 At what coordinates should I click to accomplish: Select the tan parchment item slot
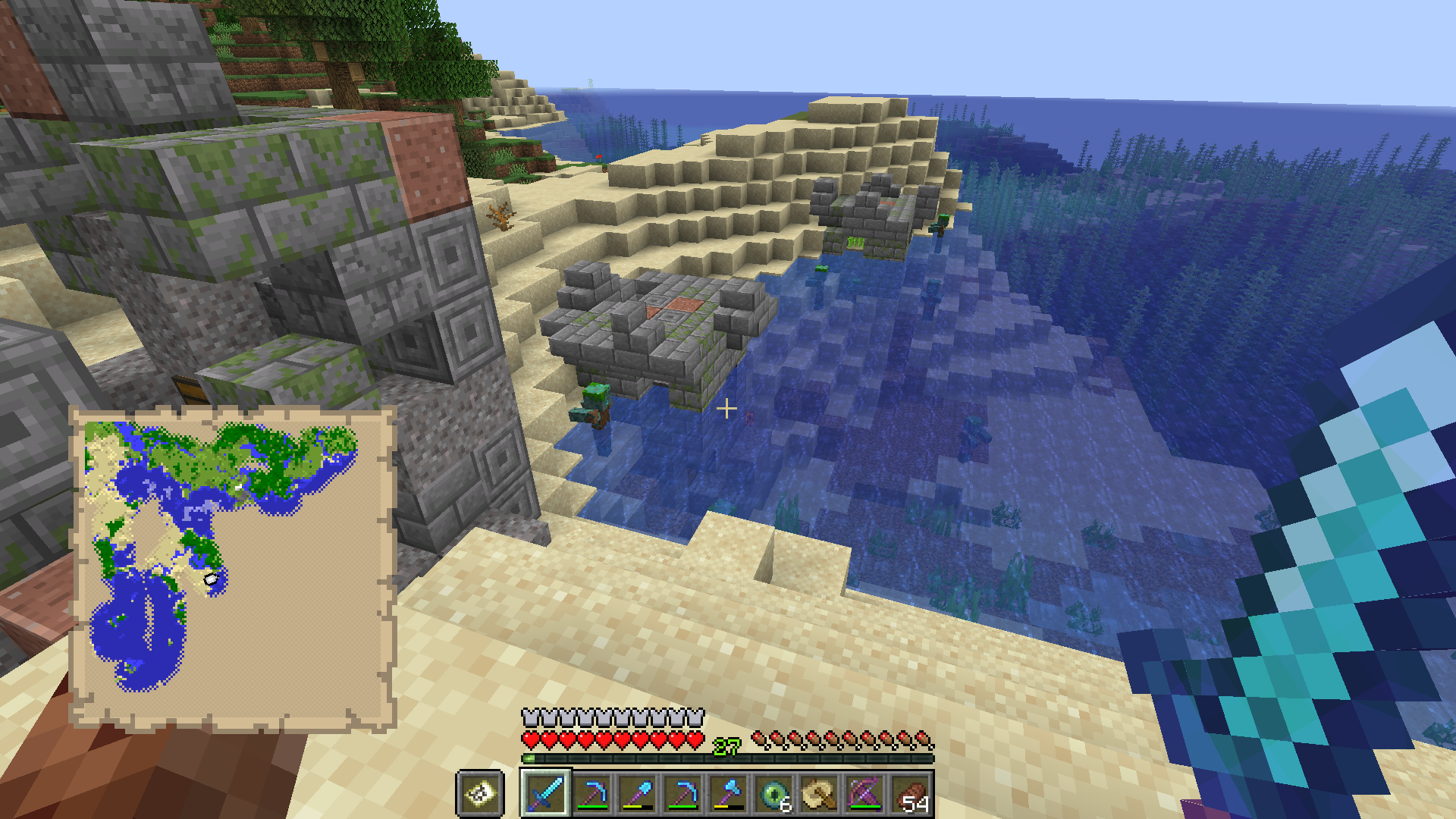(819, 794)
